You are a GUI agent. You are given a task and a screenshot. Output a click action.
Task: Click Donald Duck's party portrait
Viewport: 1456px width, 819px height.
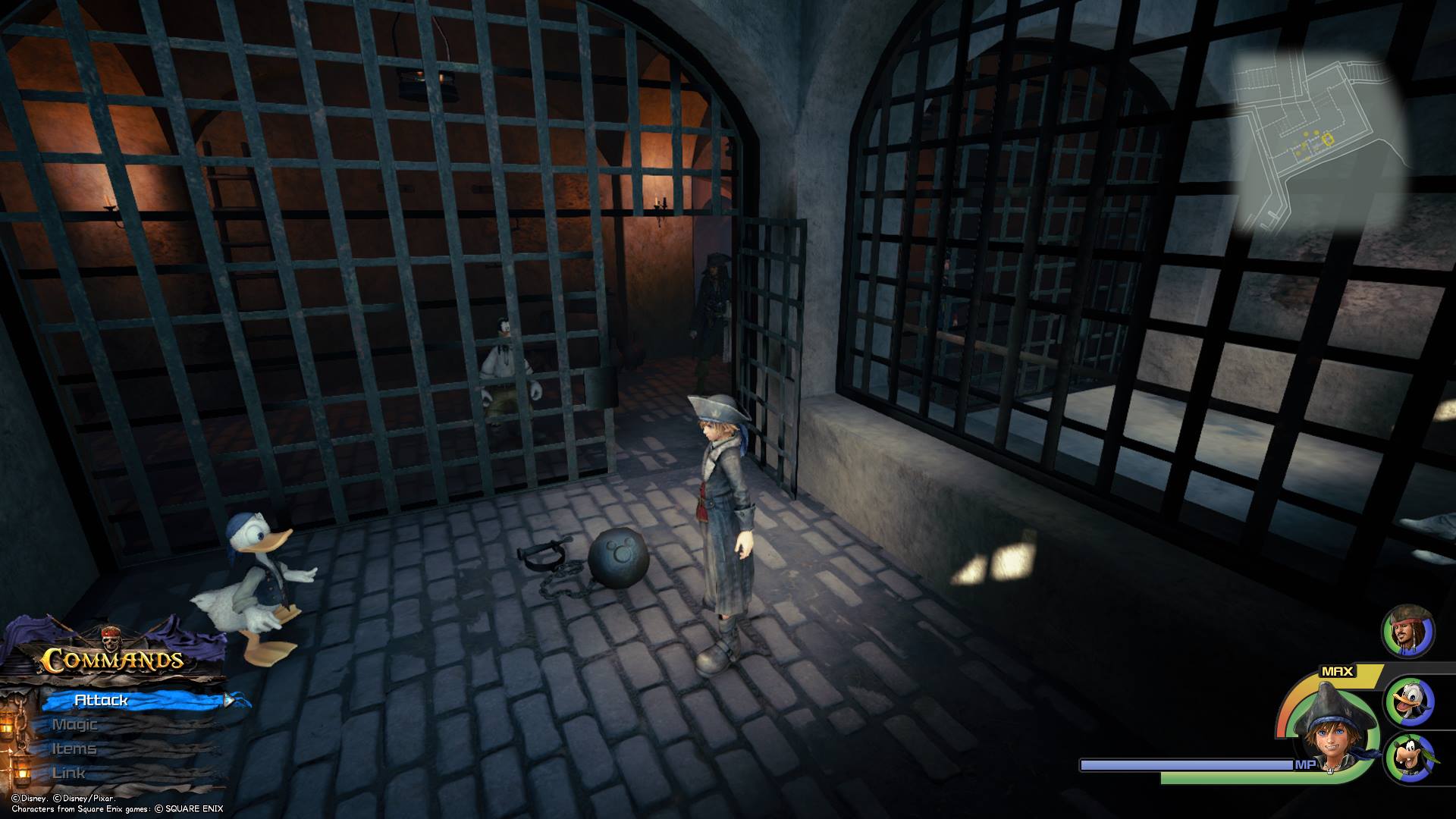coord(1410,701)
